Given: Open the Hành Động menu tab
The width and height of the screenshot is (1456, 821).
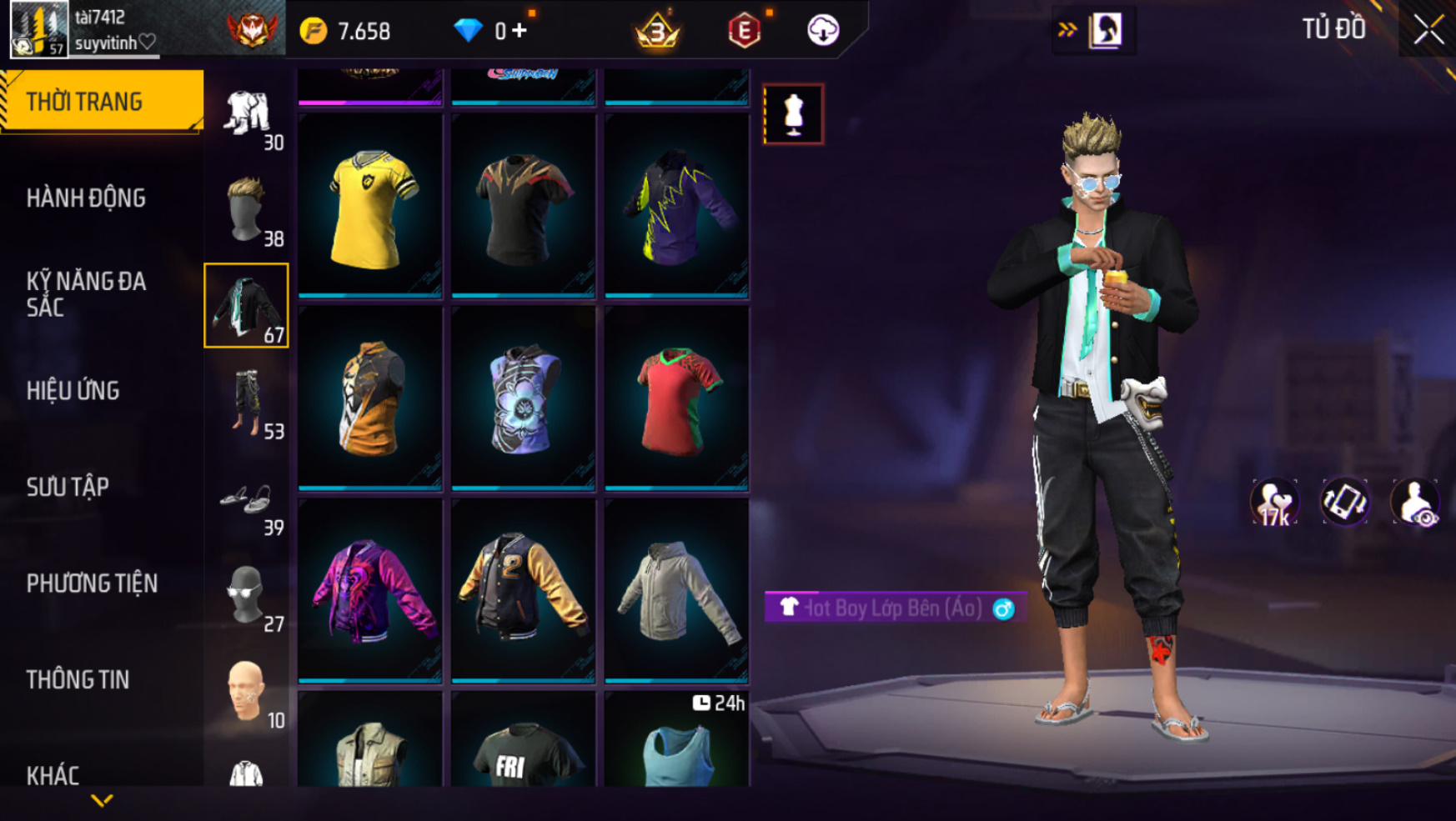Looking at the screenshot, I should point(86,198).
